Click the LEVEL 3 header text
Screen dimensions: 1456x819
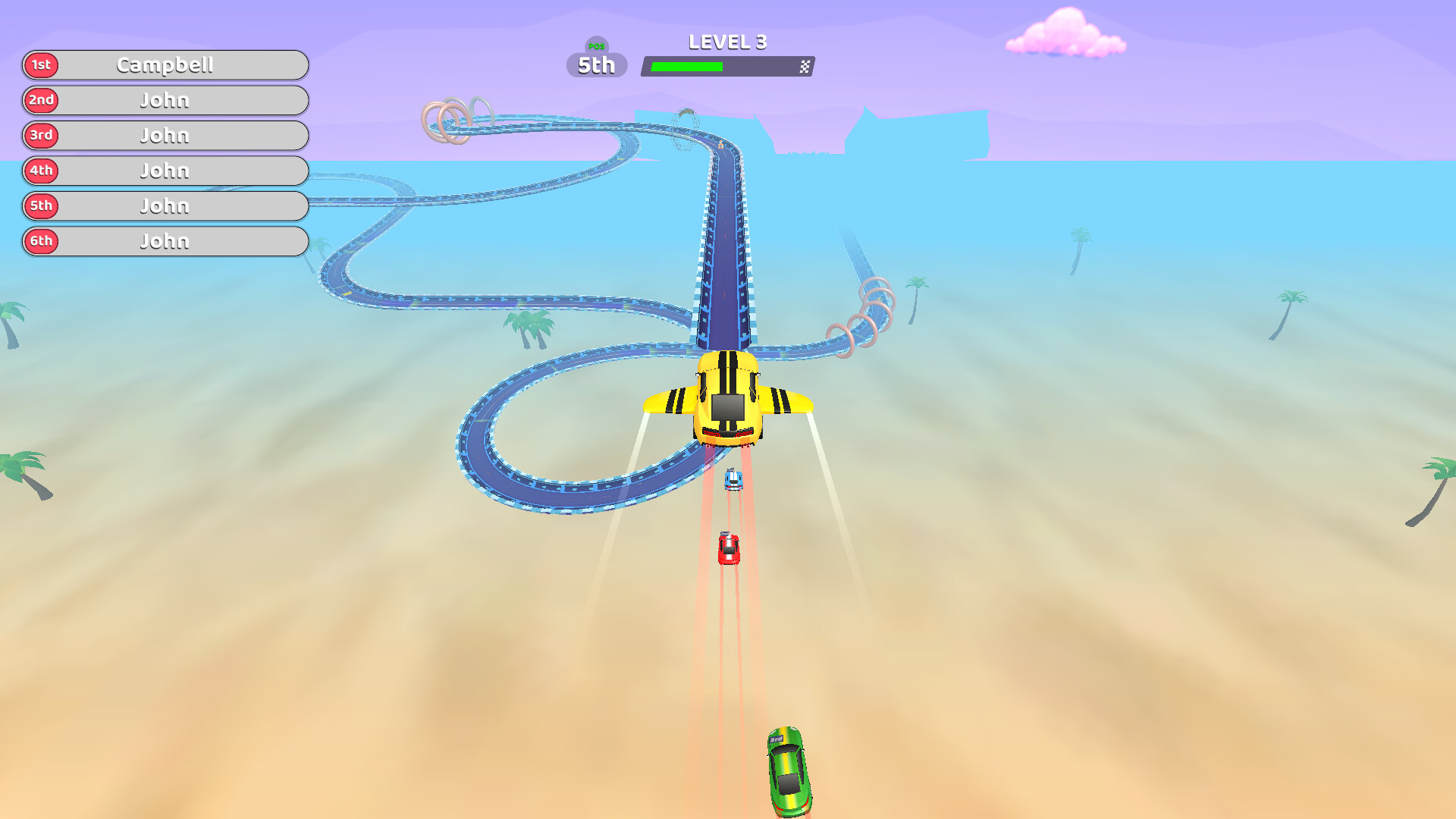(727, 42)
